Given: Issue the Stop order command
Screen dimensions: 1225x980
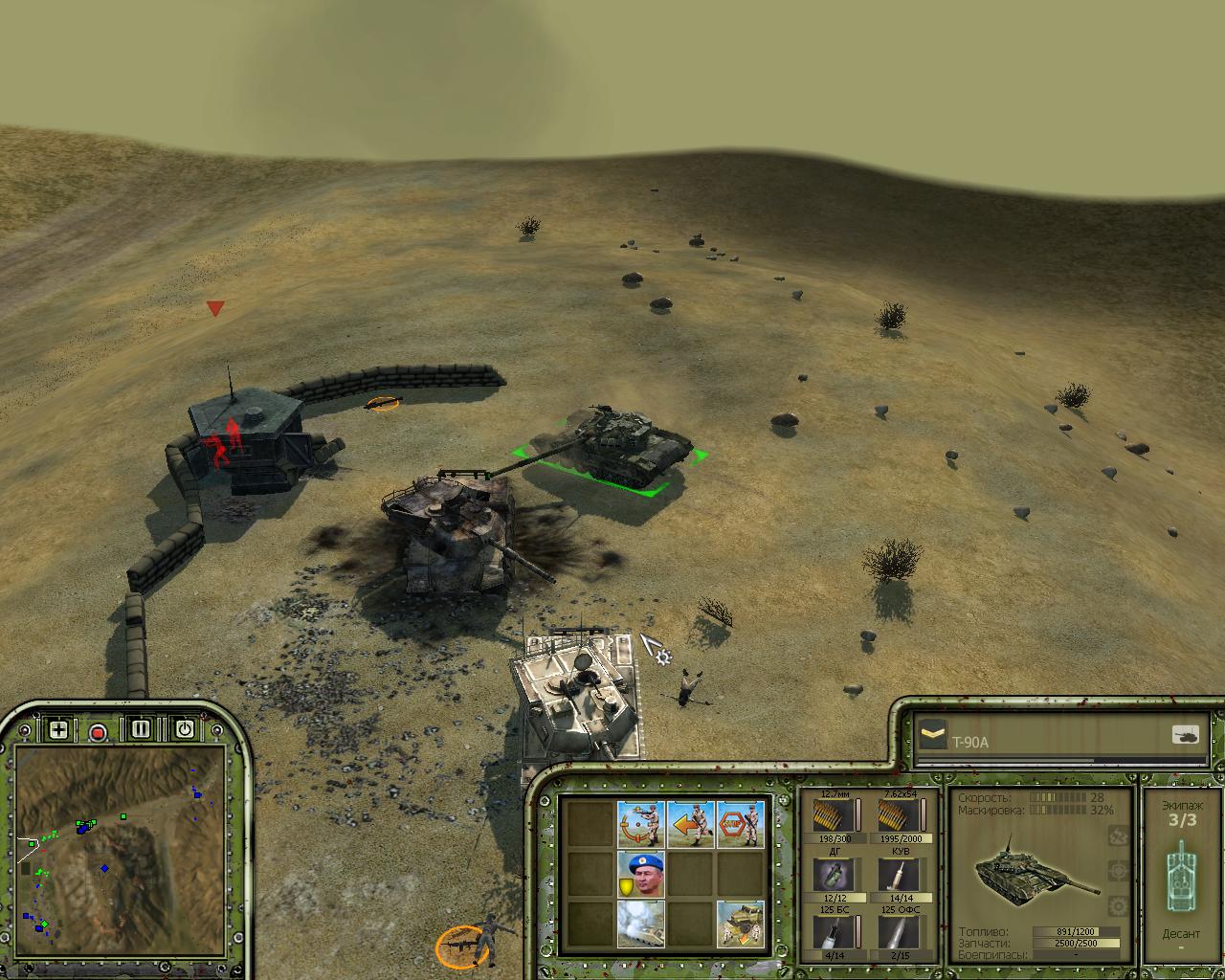Looking at the screenshot, I should coord(741,824).
